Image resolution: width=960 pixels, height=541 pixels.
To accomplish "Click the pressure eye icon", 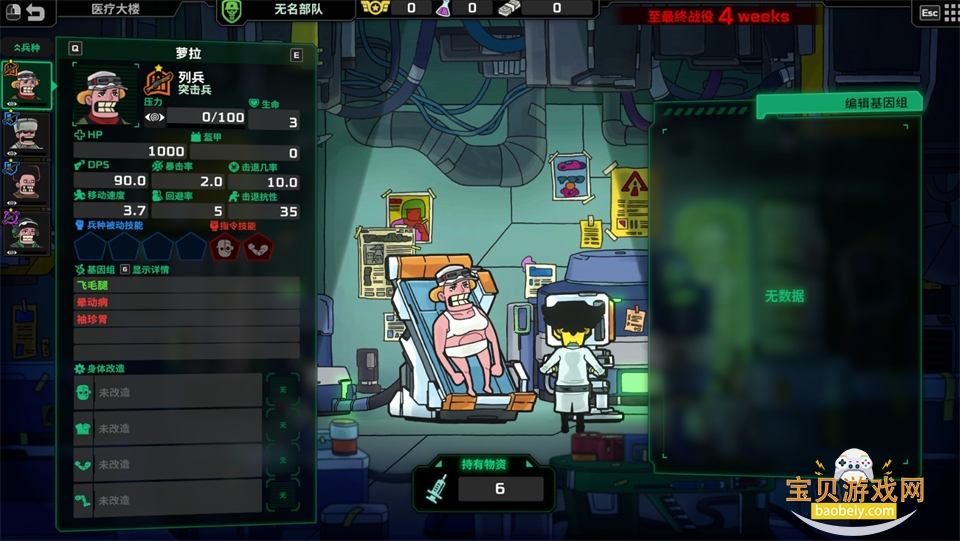I will click(x=155, y=118).
